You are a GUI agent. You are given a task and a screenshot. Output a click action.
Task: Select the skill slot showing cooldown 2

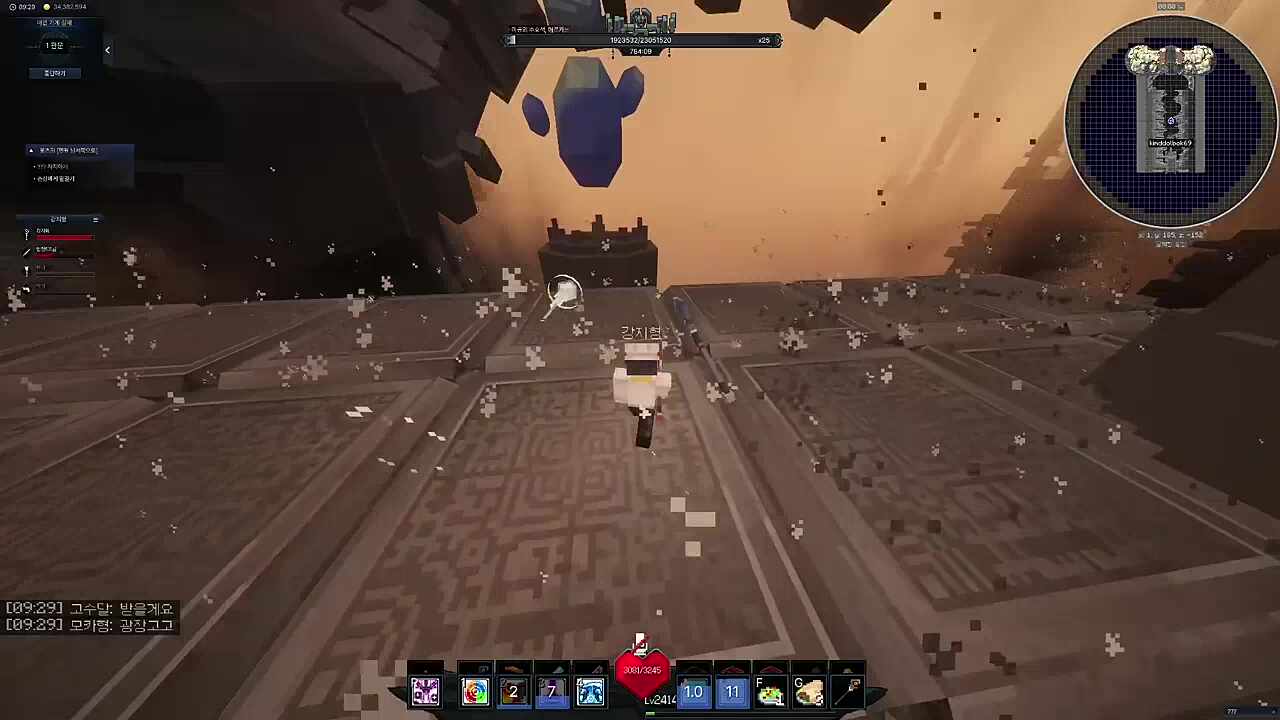click(x=513, y=691)
